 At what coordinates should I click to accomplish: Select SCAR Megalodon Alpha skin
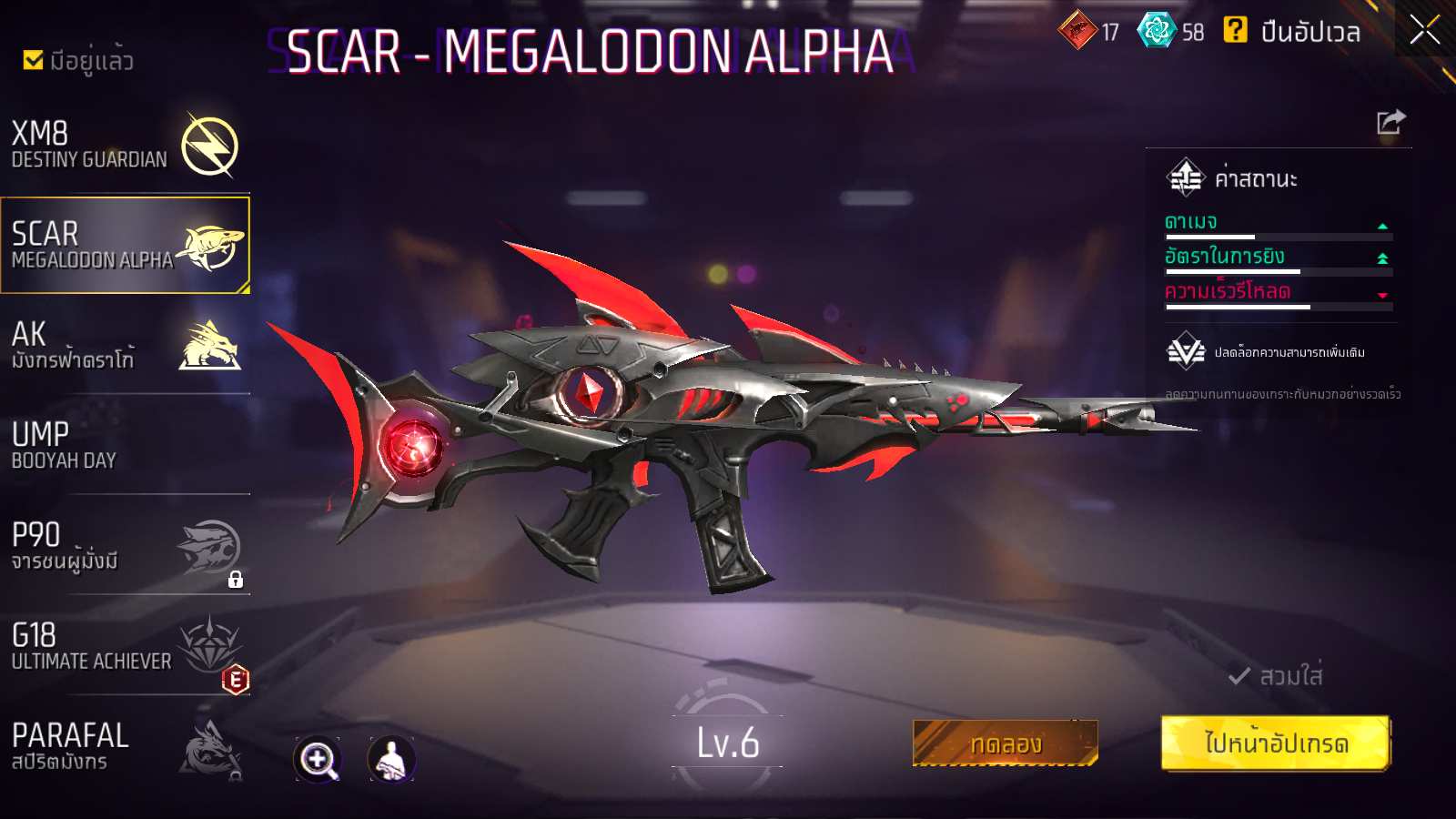(125, 246)
